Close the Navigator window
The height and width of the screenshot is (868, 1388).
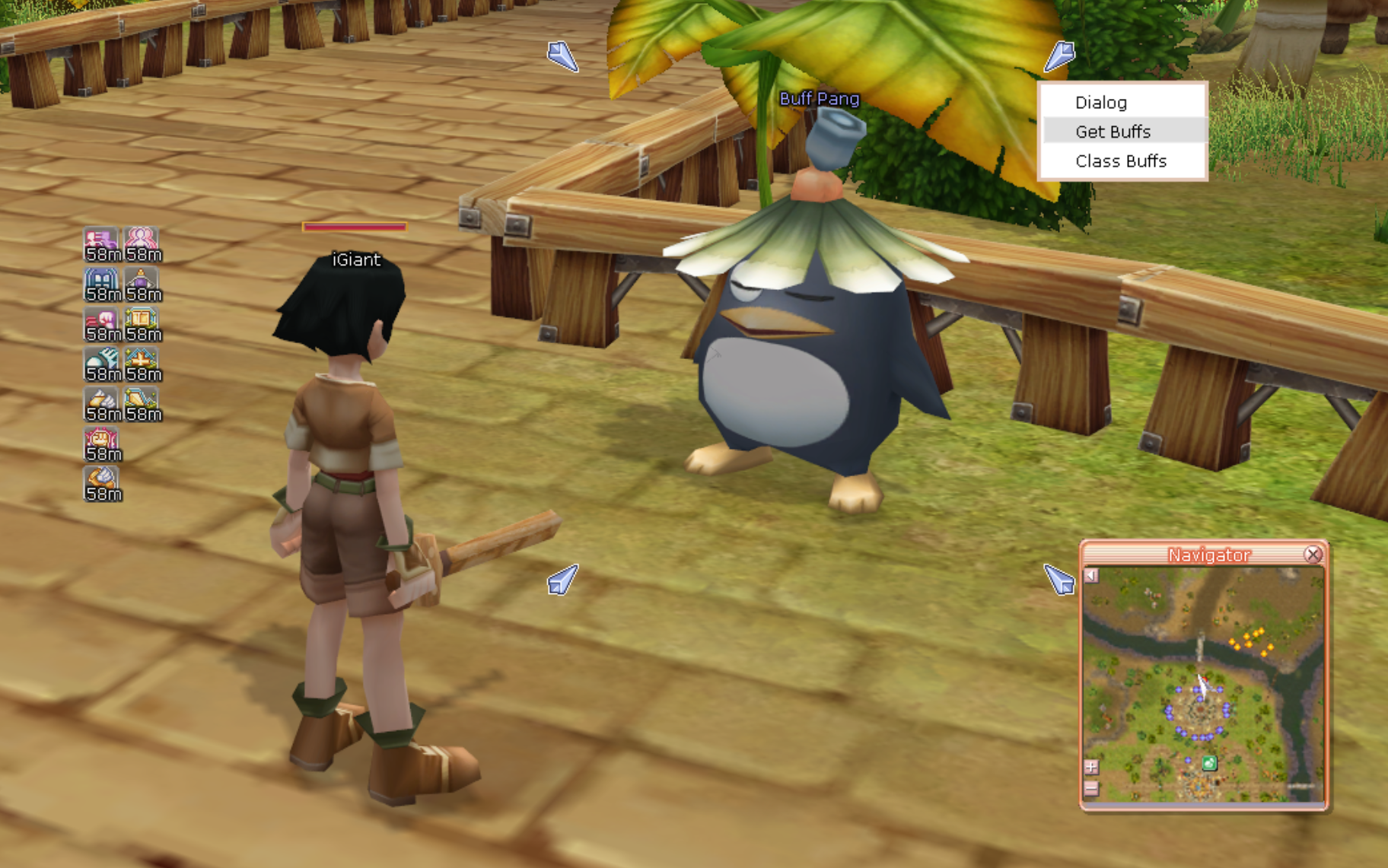pos(1313,555)
